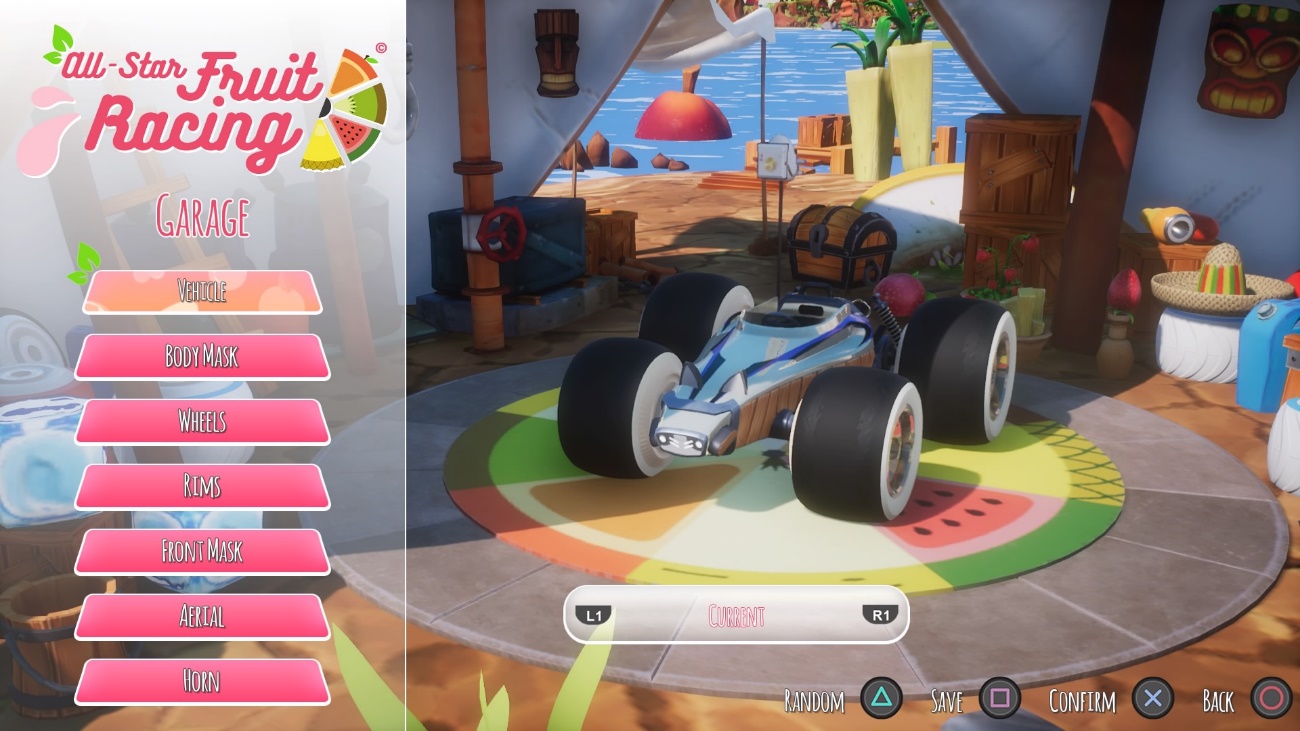The image size is (1300, 731).
Task: Open the Body Mask customization
Action: click(x=202, y=357)
